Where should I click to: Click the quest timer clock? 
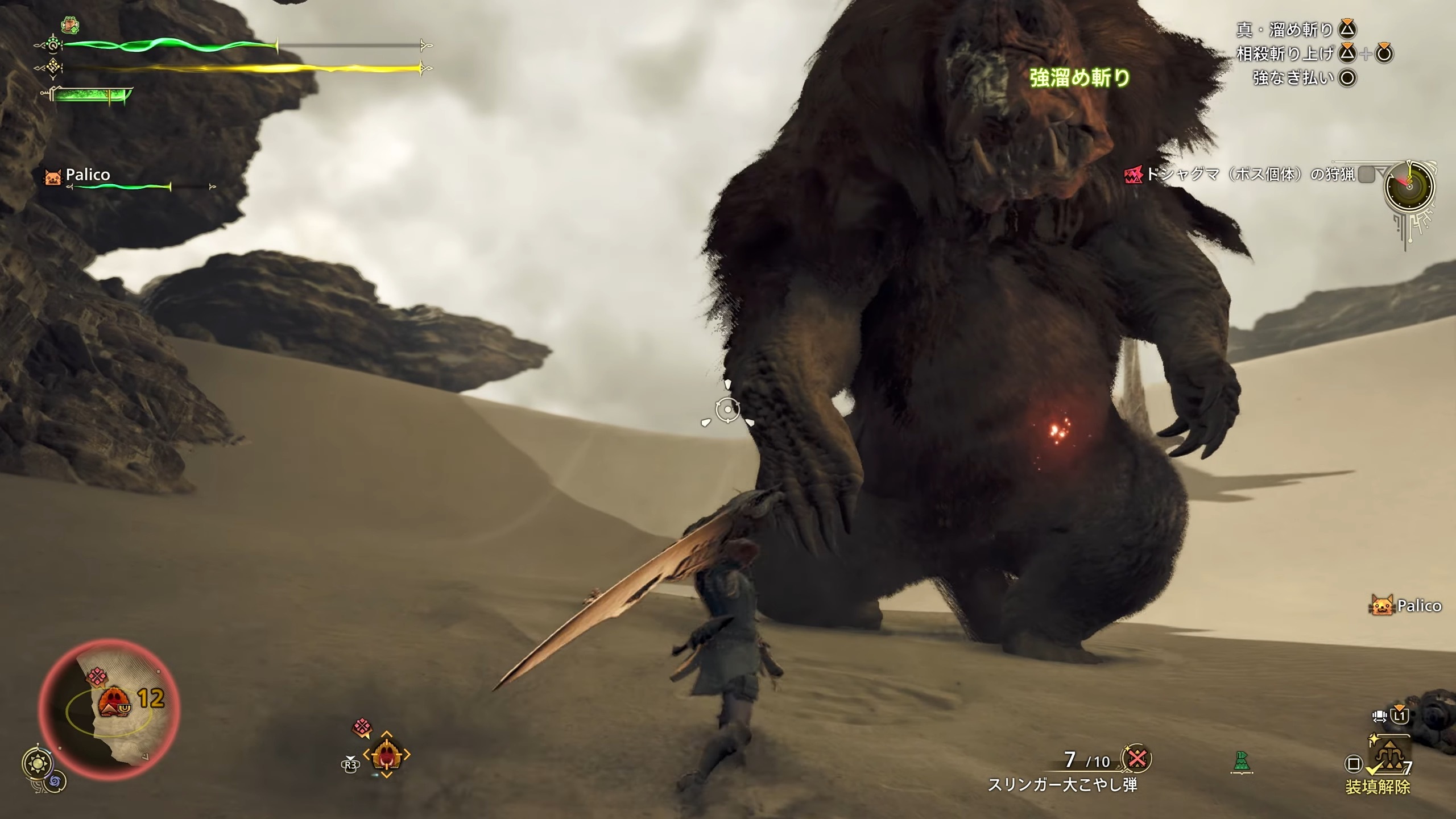coord(1409,187)
